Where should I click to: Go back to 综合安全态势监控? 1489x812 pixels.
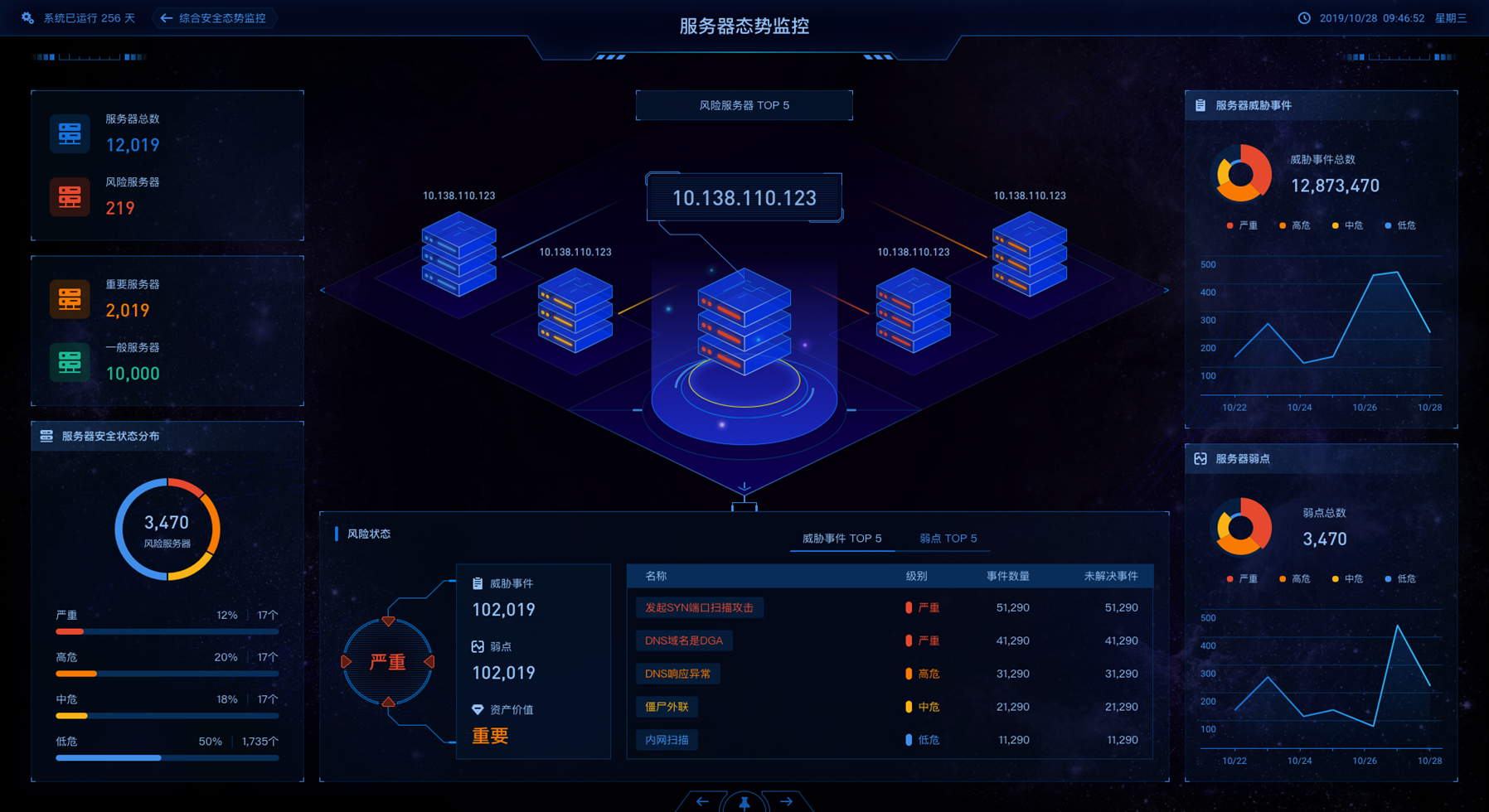coord(215,18)
